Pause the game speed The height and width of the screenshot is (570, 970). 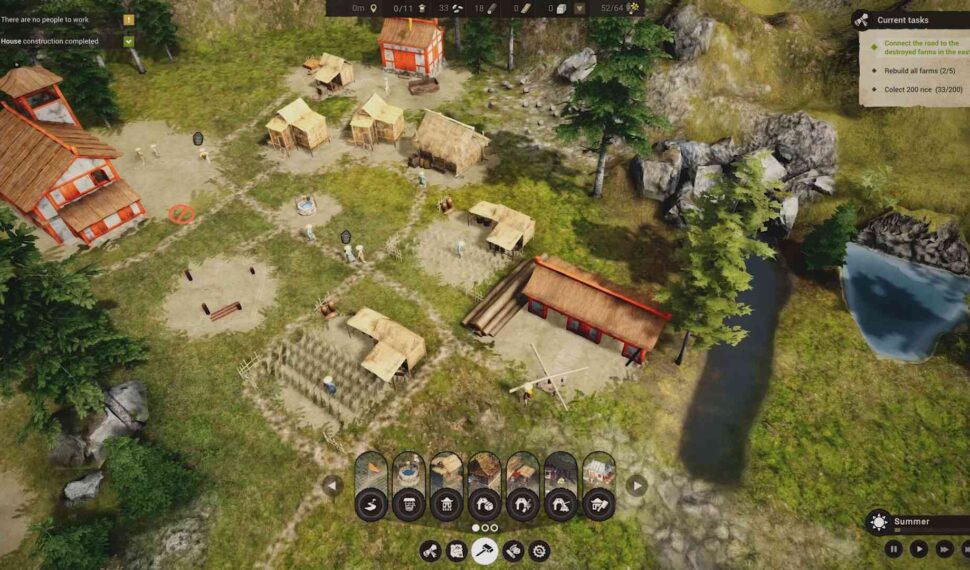click(x=893, y=548)
